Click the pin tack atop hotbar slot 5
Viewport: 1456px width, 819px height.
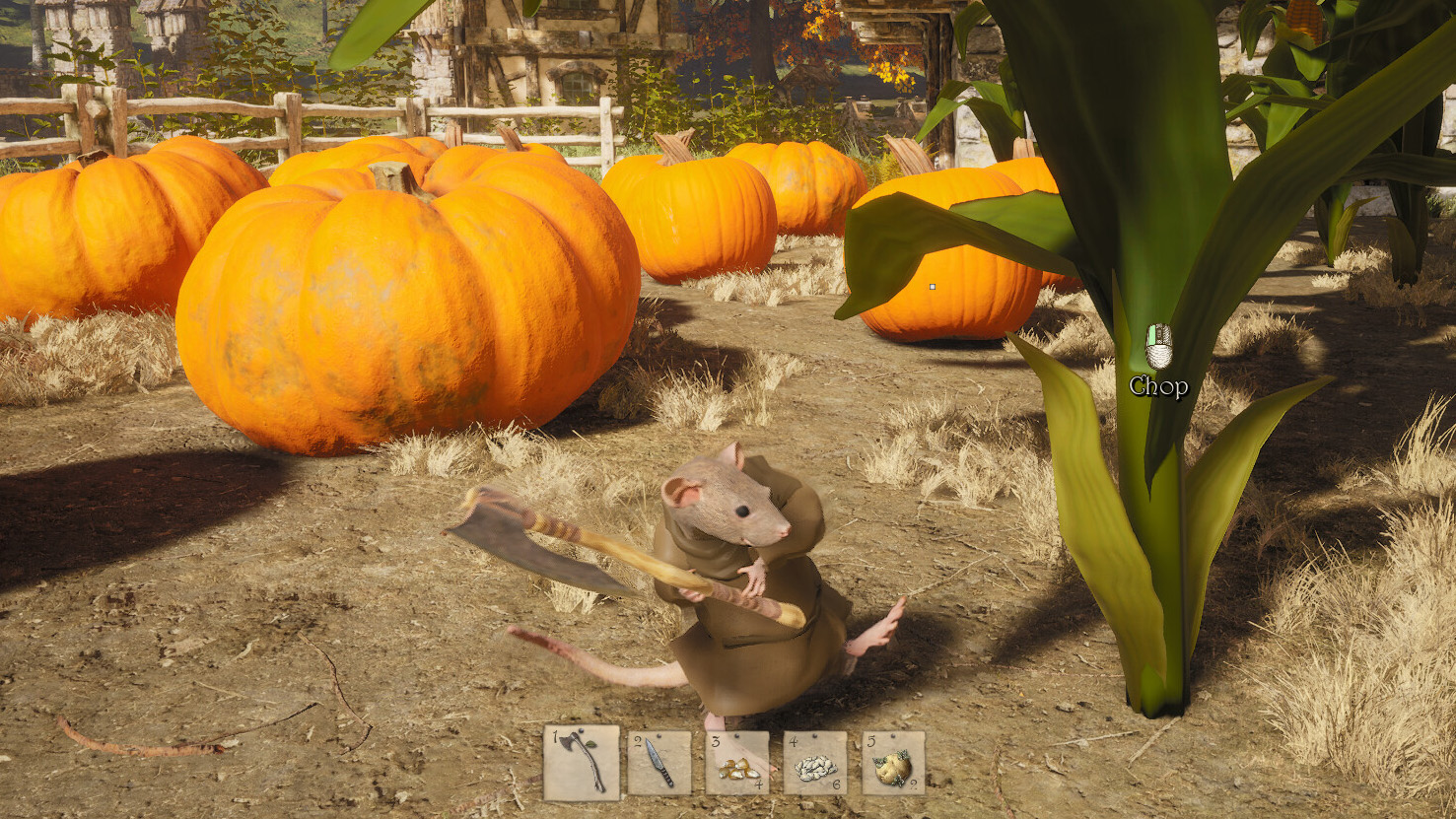pyautogui.click(x=891, y=735)
